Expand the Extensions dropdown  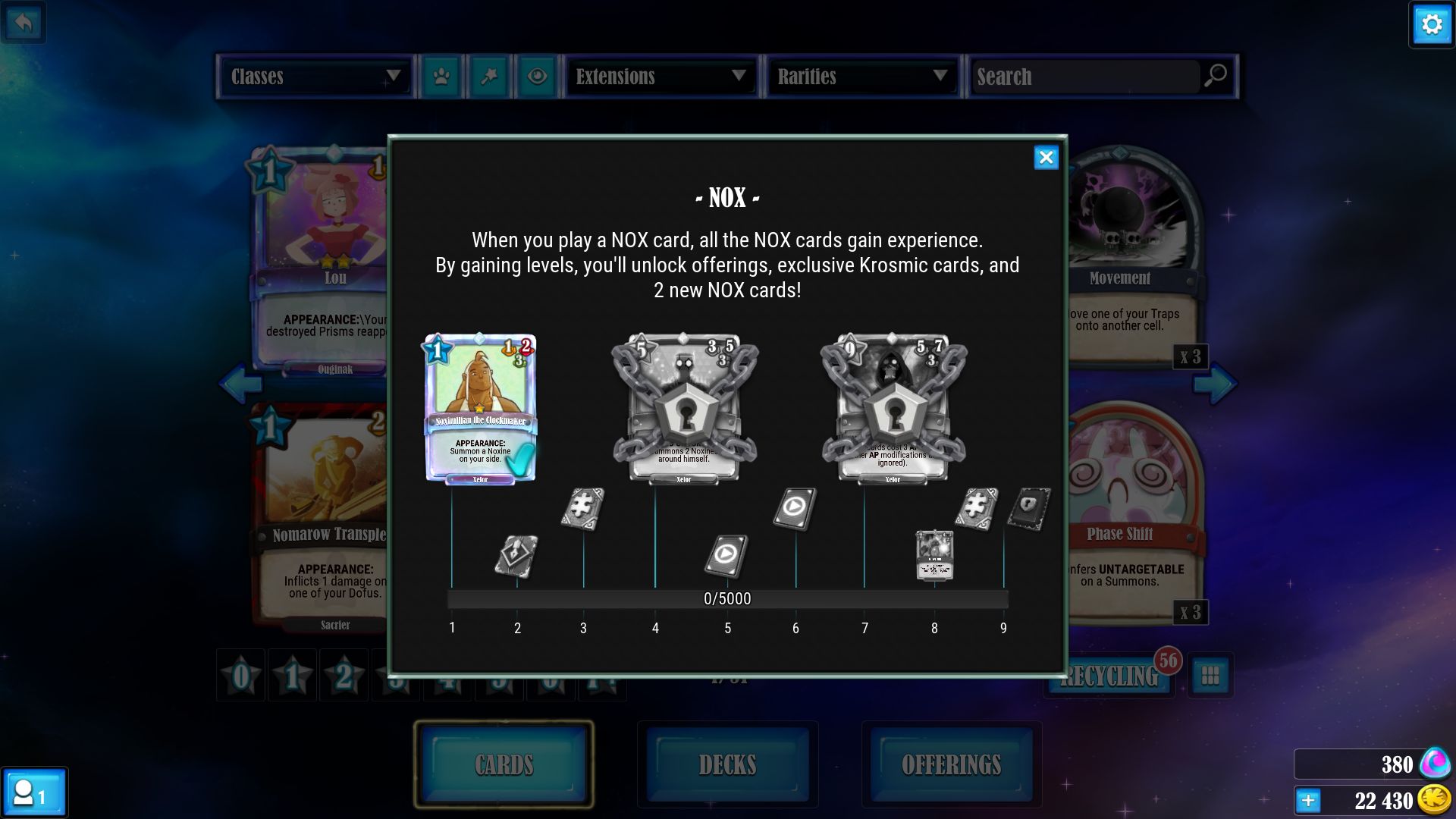click(659, 77)
